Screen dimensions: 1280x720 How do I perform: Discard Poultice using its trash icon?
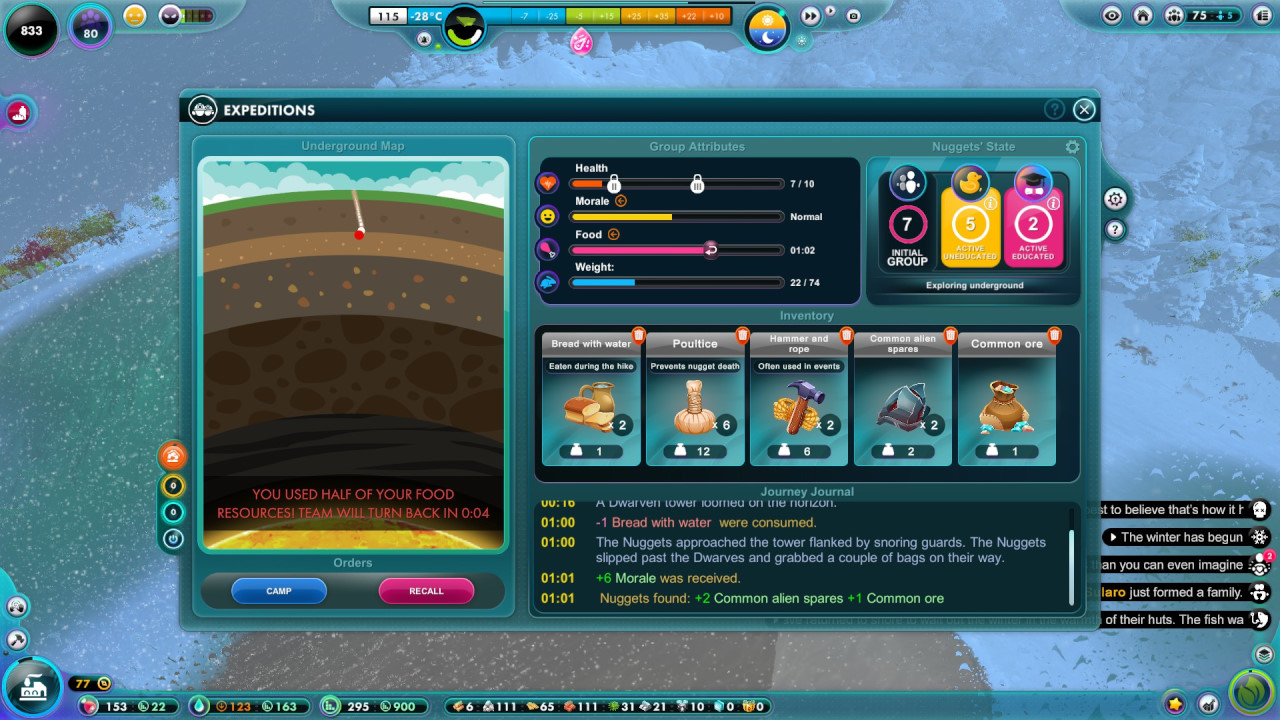point(743,335)
